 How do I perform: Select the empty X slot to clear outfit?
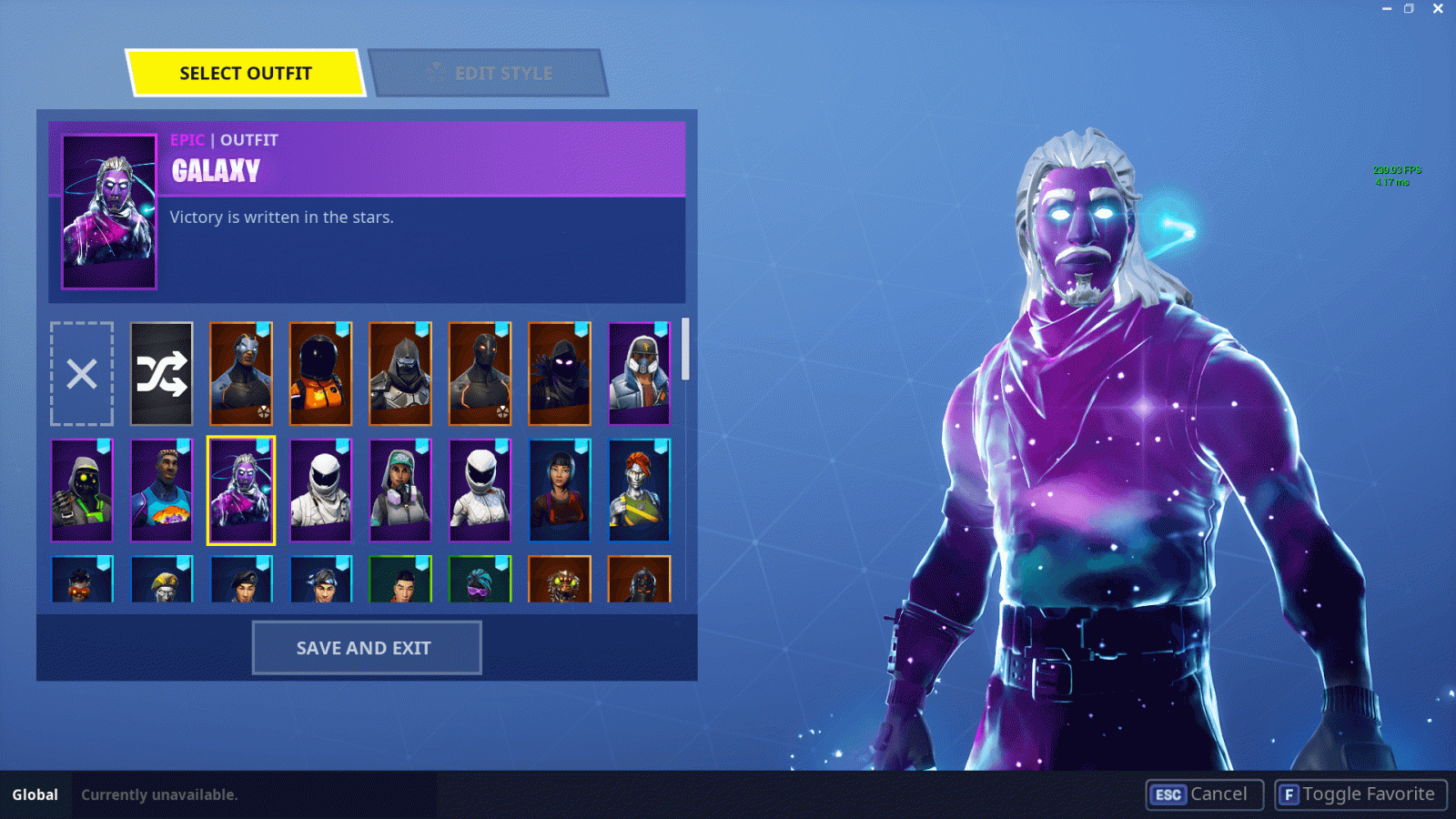click(81, 373)
